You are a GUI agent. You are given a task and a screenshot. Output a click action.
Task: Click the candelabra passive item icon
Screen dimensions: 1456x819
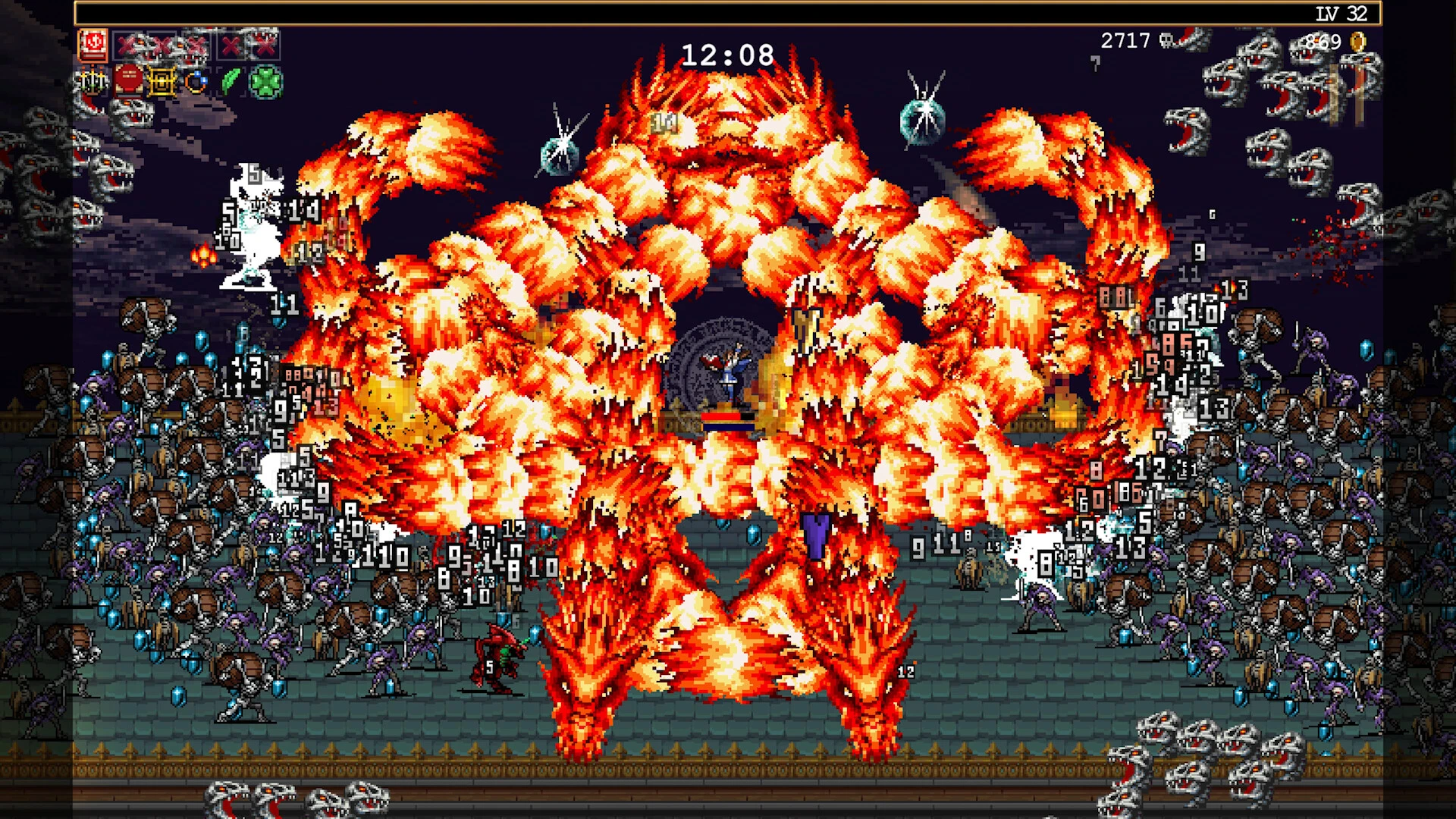91,83
